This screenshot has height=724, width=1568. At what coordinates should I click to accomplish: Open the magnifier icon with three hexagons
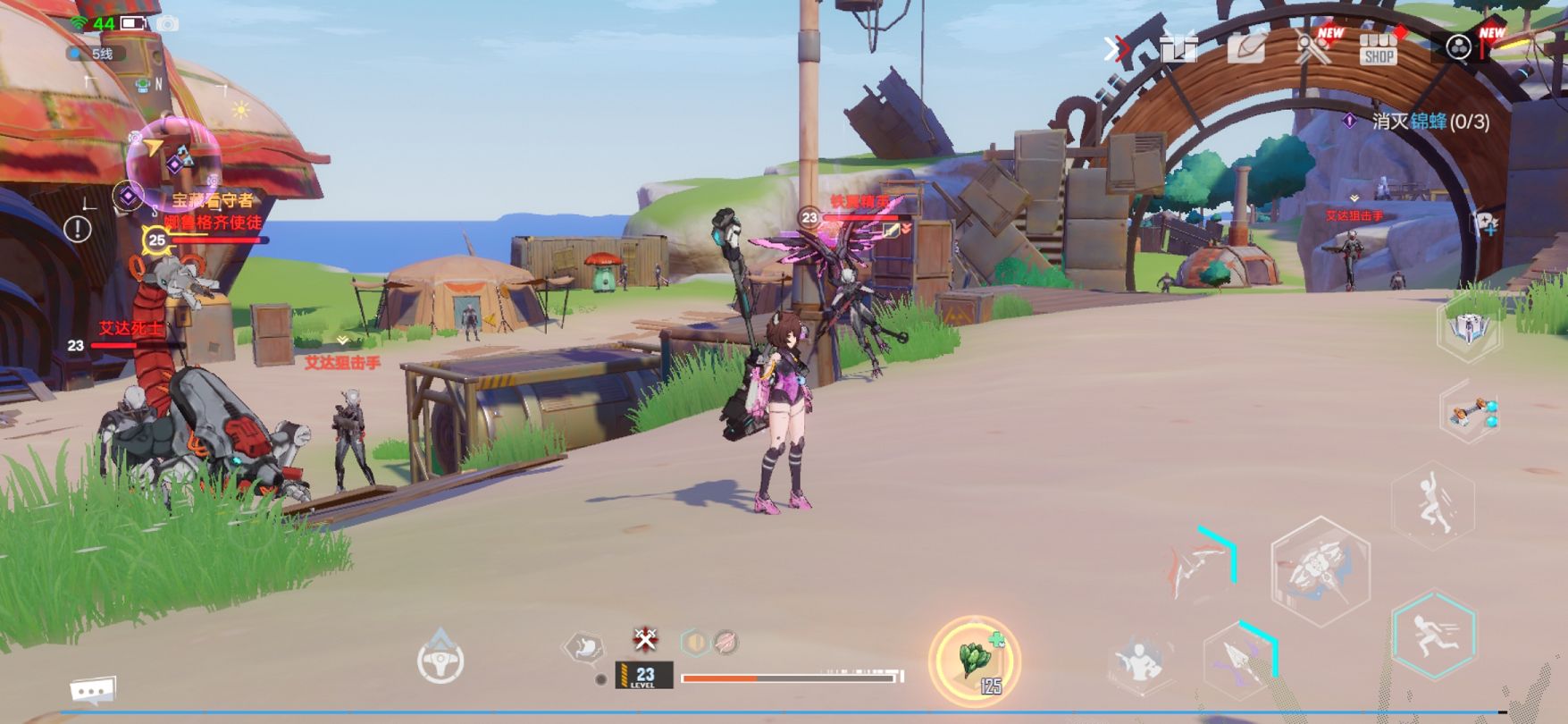click(1460, 47)
